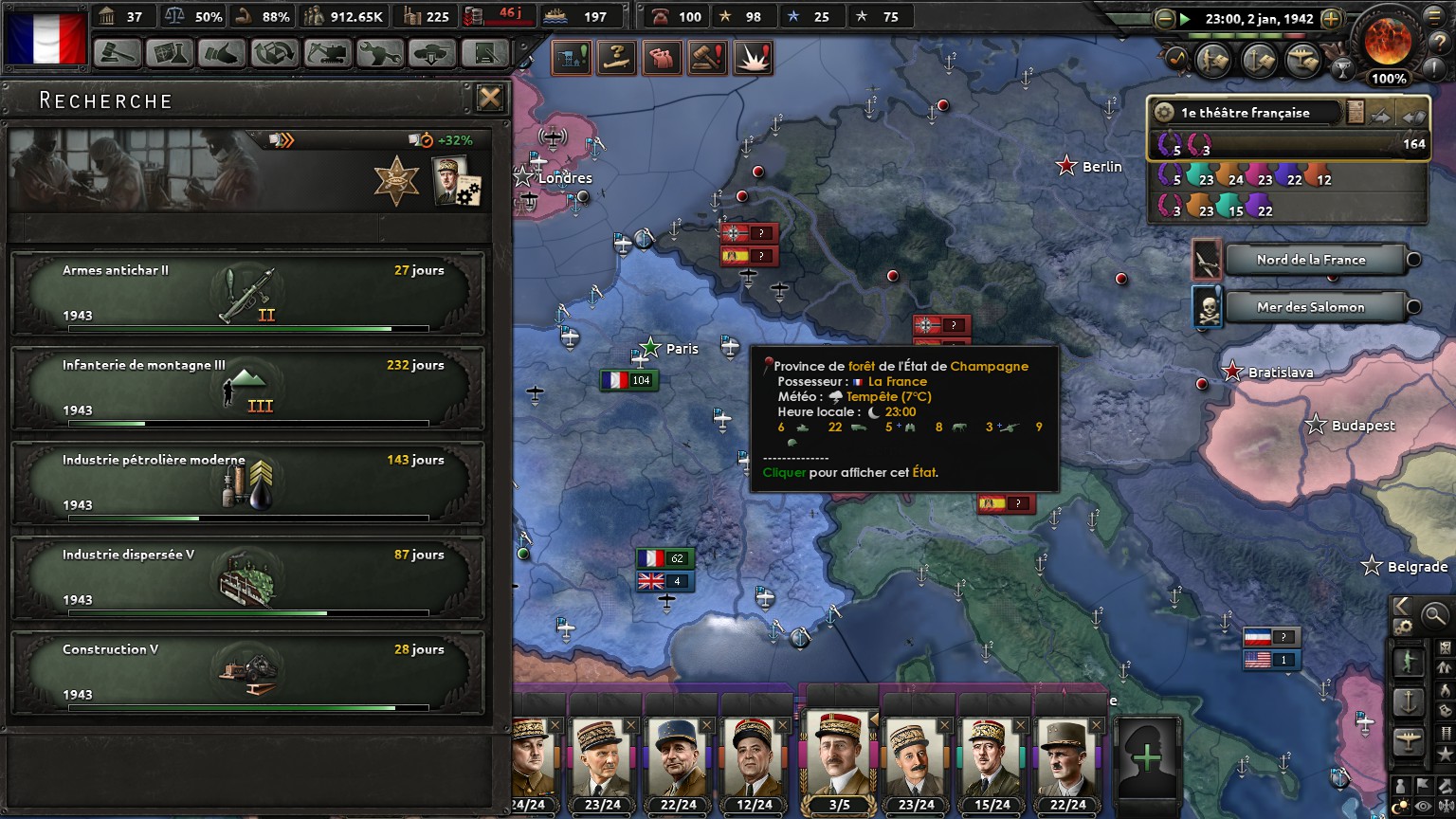This screenshot has width=1456, height=819.
Task: Open production with the wrench button
Action: click(x=379, y=53)
